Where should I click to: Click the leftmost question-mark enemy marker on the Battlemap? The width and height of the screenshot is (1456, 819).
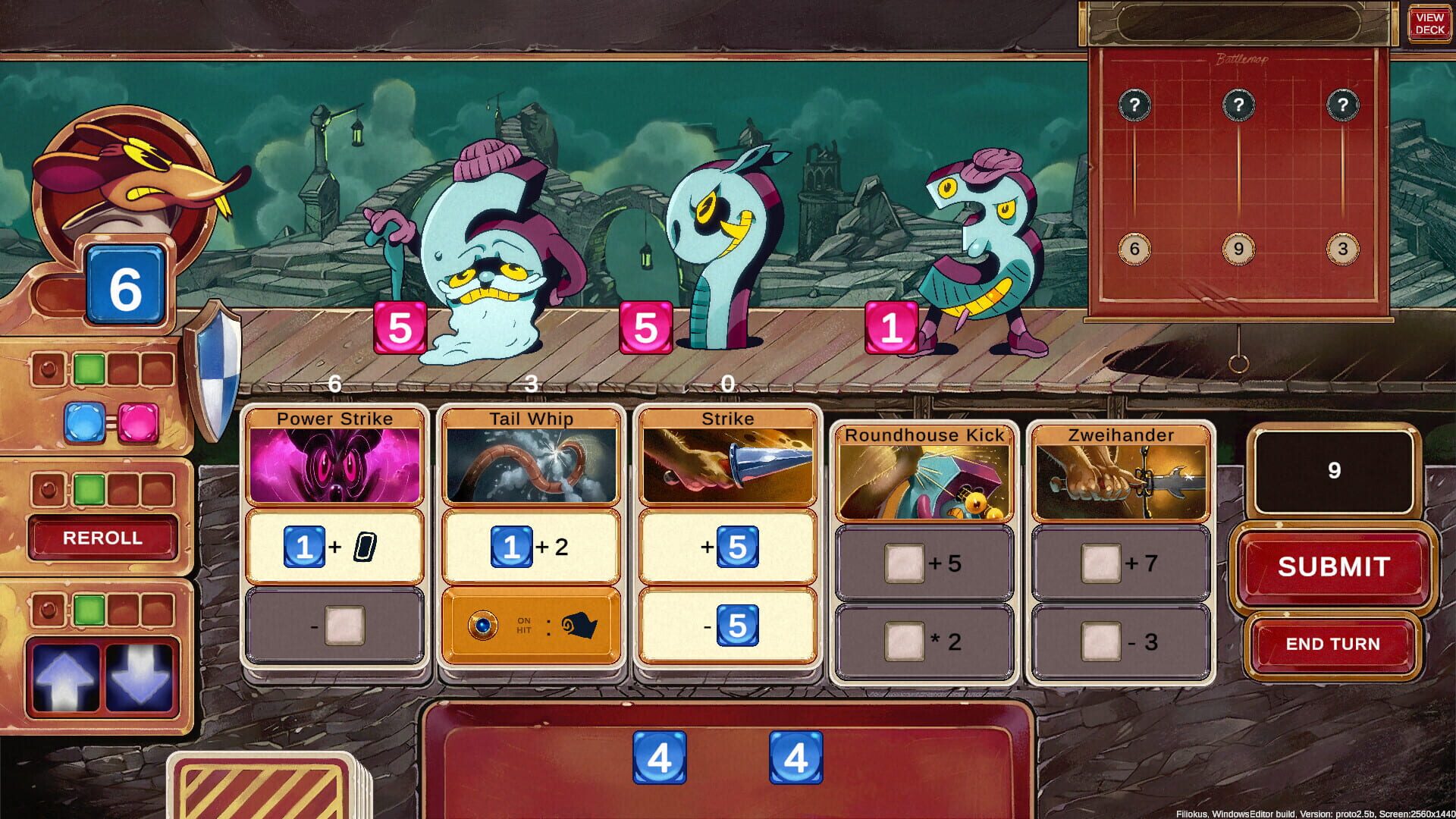coord(1134,105)
